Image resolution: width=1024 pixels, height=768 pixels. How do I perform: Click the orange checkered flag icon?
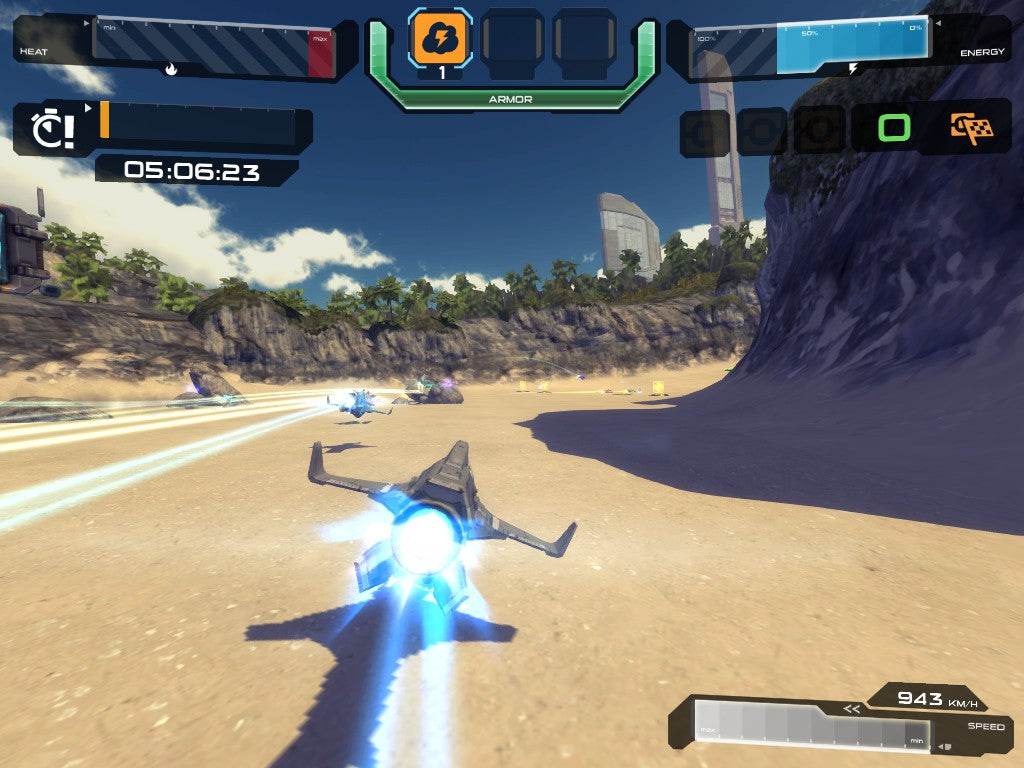click(971, 129)
